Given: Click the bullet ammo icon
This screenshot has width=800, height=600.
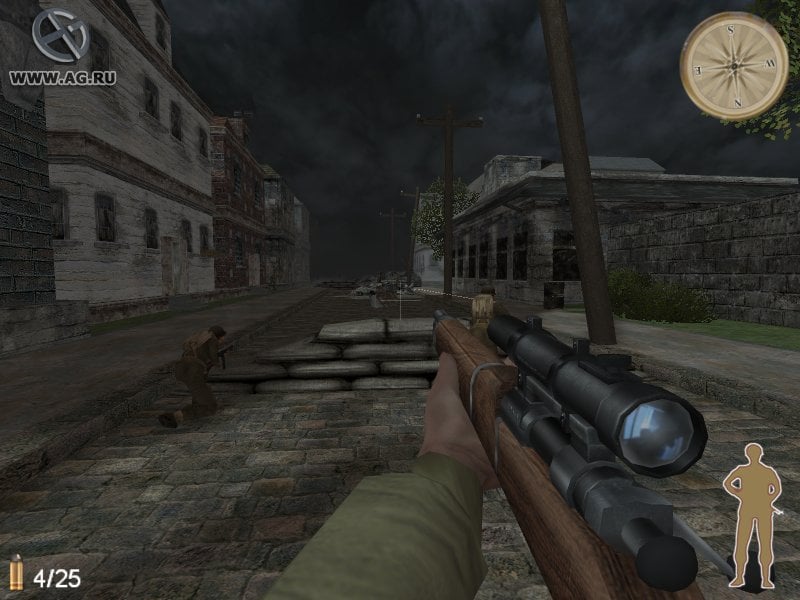Looking at the screenshot, I should click(x=15, y=574).
